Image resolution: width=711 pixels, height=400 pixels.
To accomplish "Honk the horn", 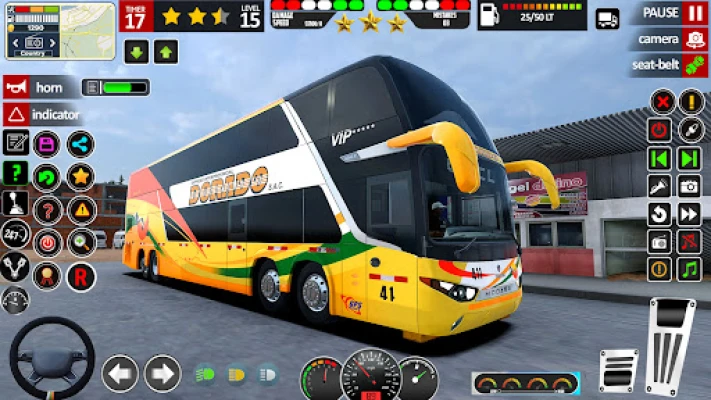I will 40,87.
